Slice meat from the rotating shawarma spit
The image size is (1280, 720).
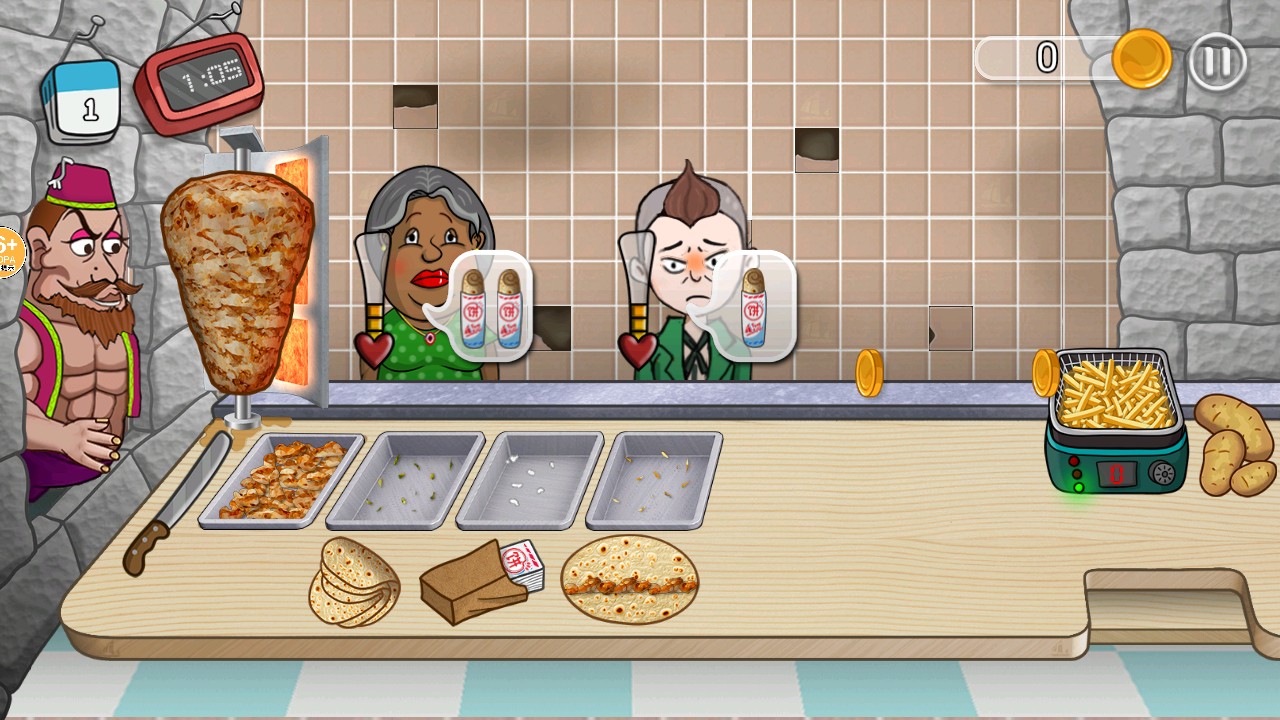[x=238, y=280]
